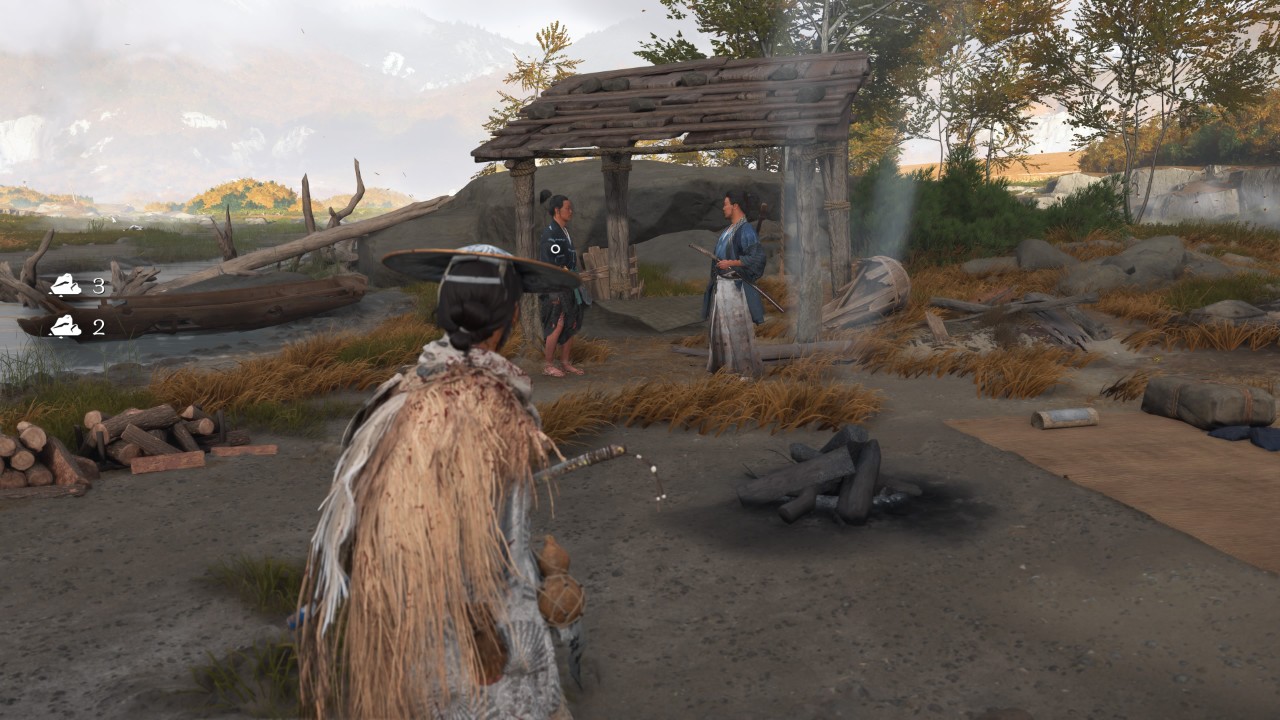Click the resource pickup icon showing 3
The width and height of the screenshot is (1280, 720).
pos(66,286)
